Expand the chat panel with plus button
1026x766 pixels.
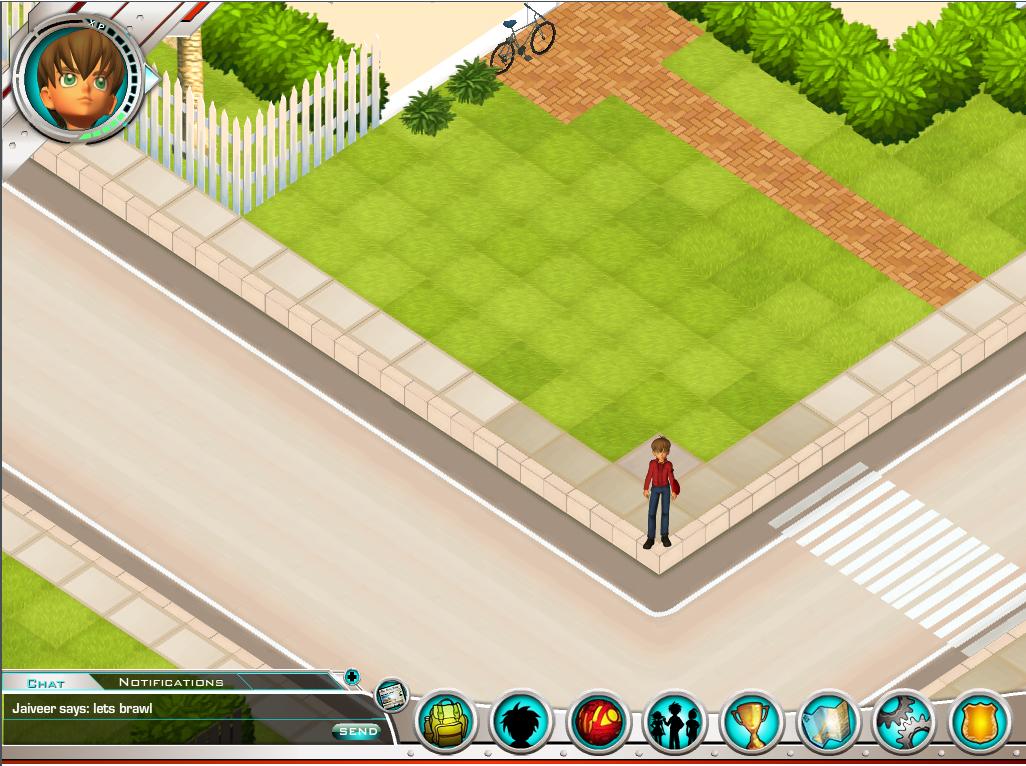tap(352, 677)
